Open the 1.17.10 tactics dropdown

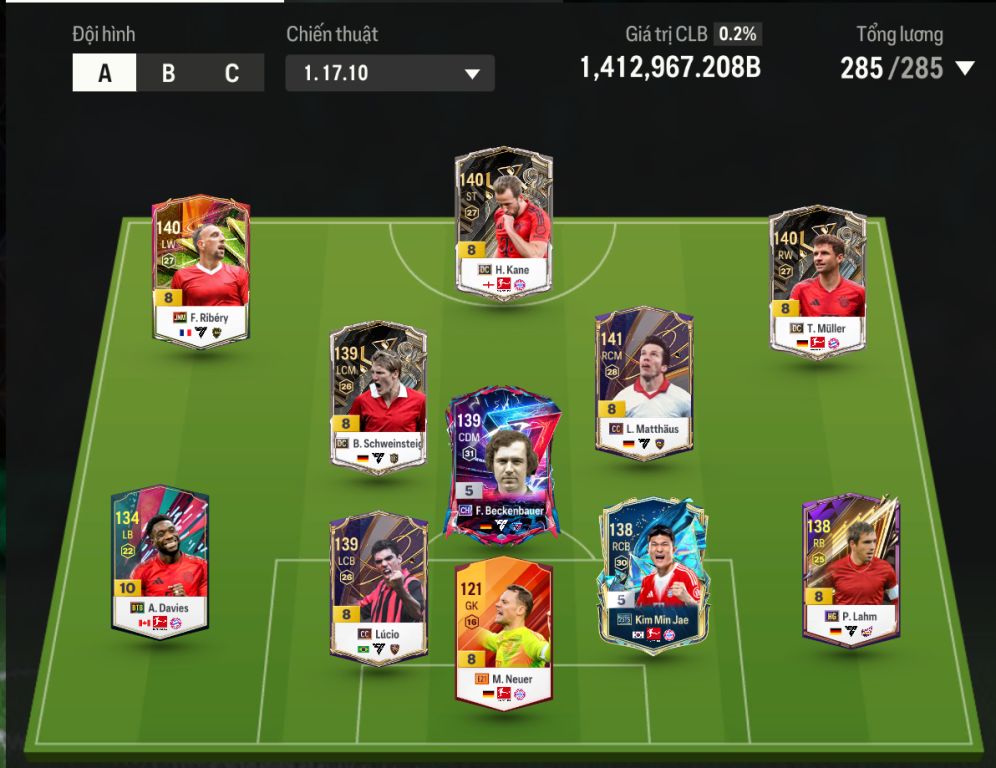point(390,74)
